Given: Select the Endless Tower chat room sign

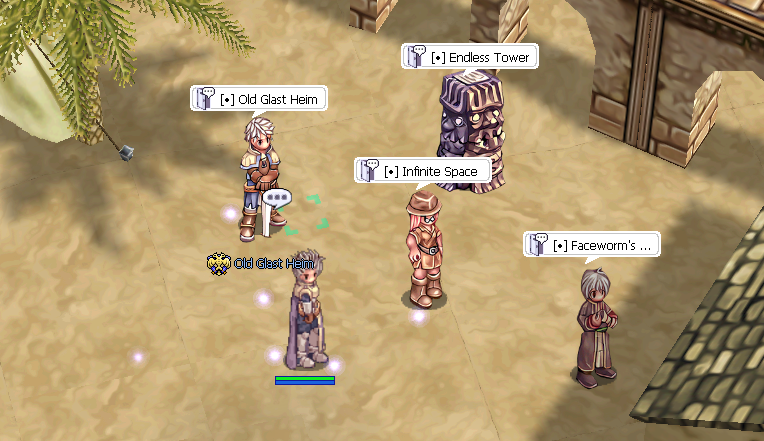Looking at the screenshot, I should click(470, 57).
